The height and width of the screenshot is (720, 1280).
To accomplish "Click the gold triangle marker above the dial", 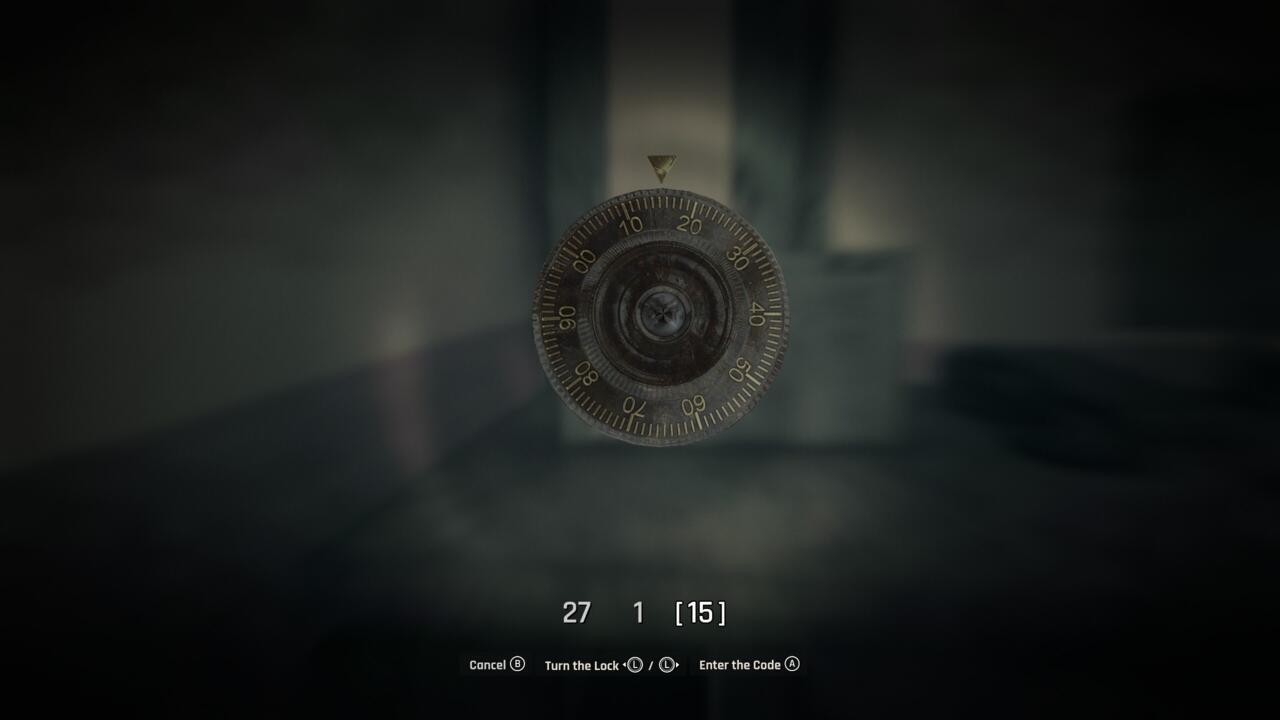I will tap(661, 163).
